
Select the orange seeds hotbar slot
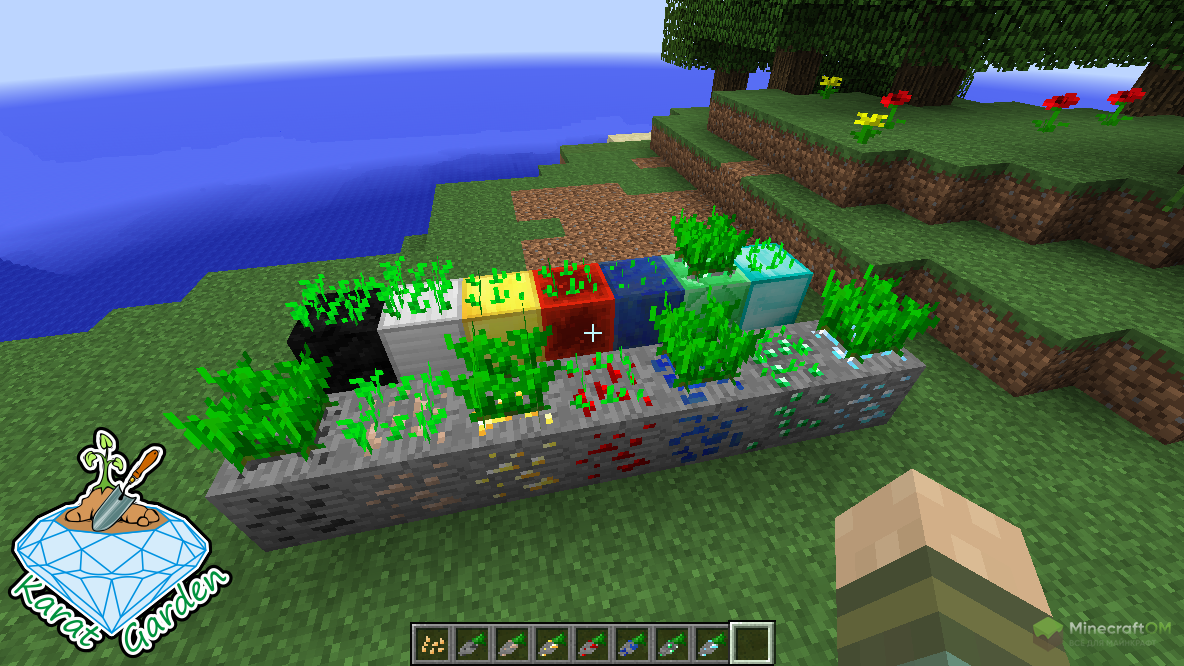(432, 642)
